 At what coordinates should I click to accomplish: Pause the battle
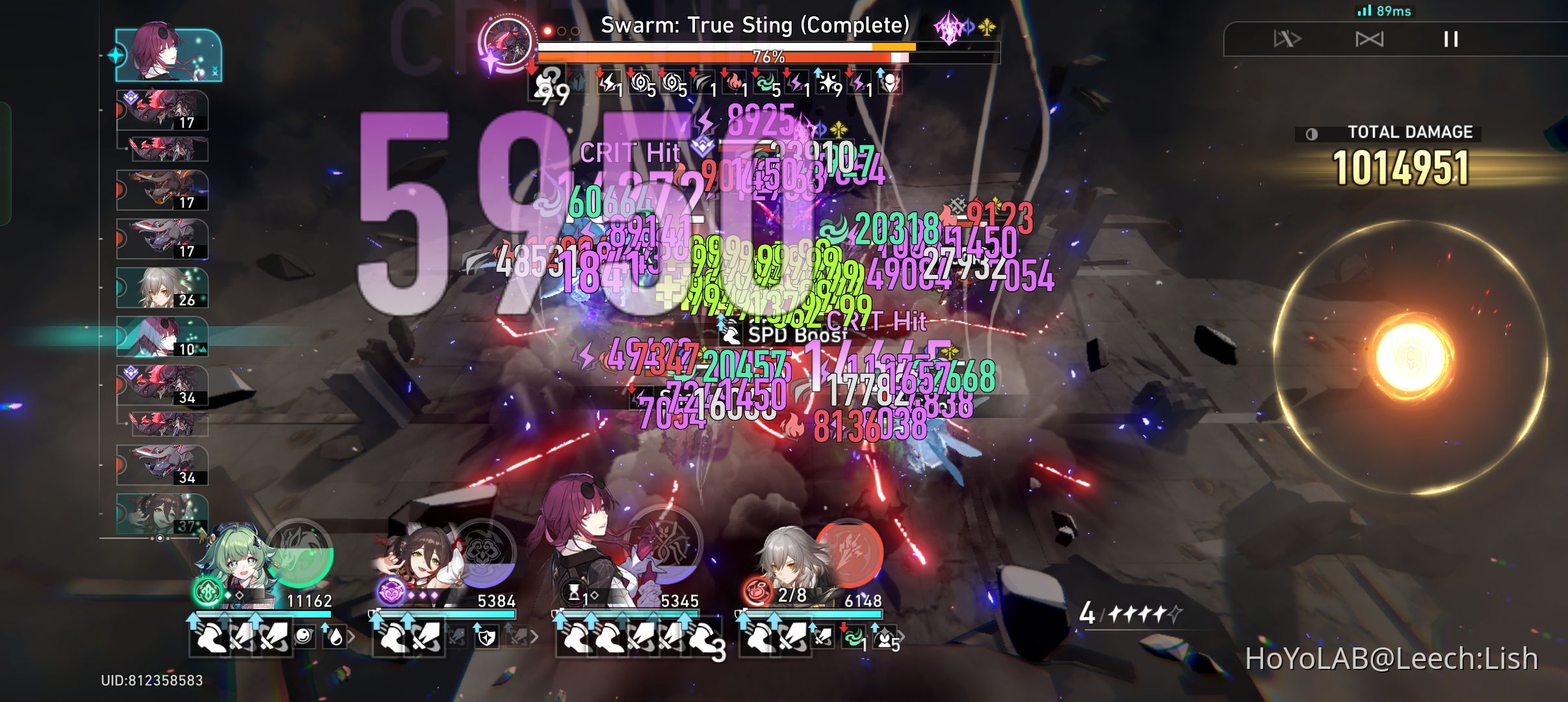(x=1450, y=40)
